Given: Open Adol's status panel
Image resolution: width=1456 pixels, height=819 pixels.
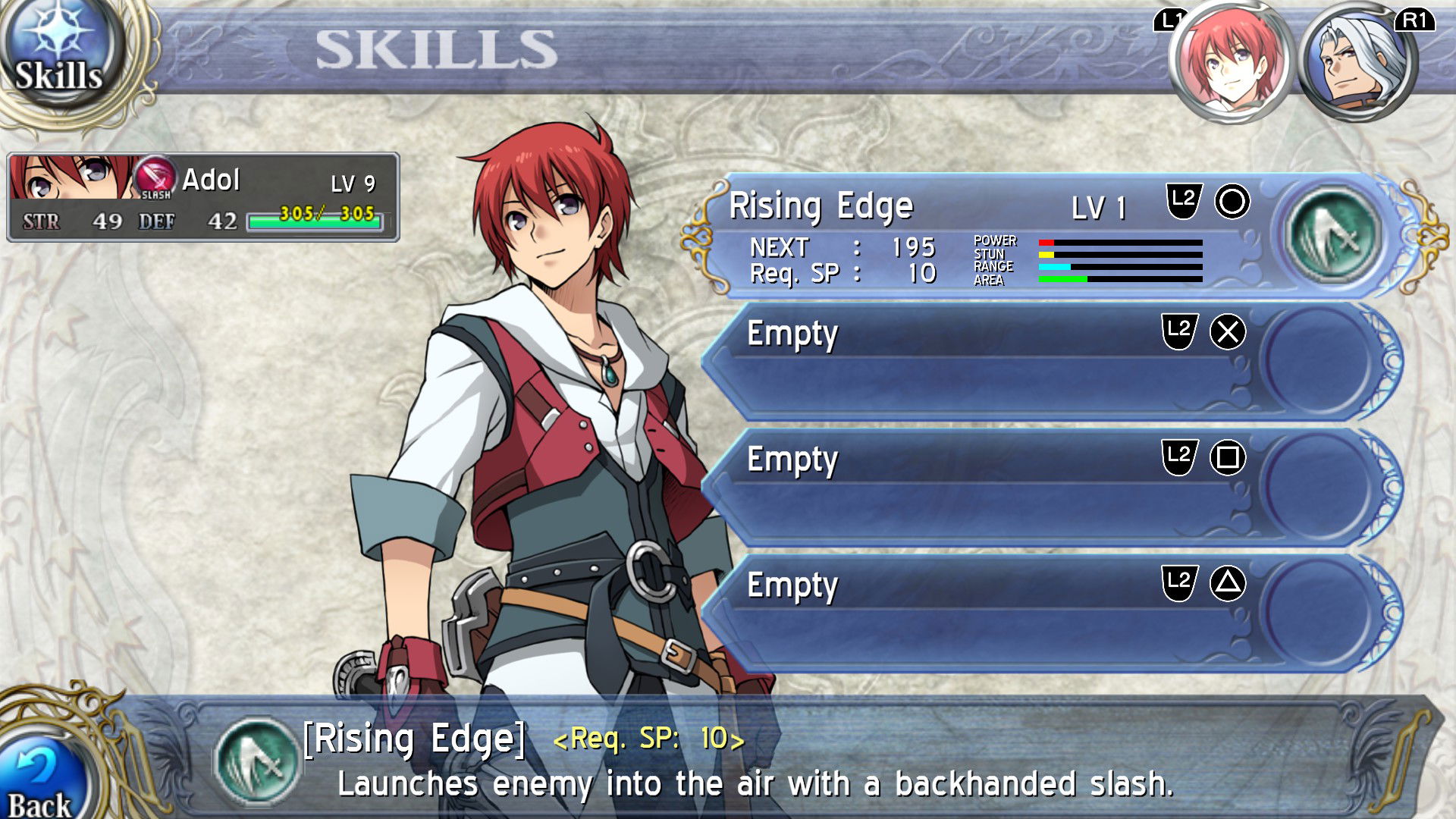Looking at the screenshot, I should 203,197.
